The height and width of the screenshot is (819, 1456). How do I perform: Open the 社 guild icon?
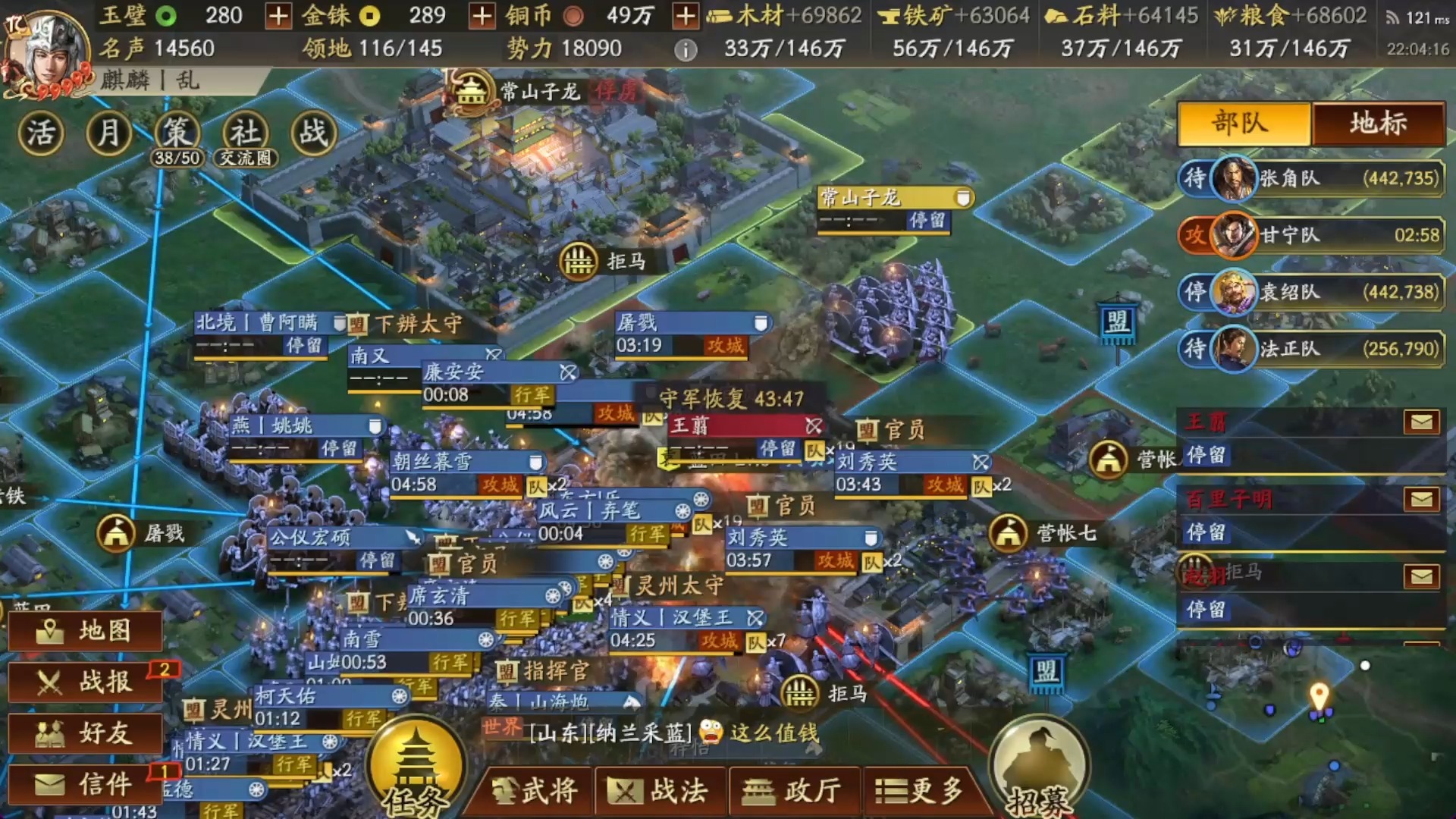[243, 133]
